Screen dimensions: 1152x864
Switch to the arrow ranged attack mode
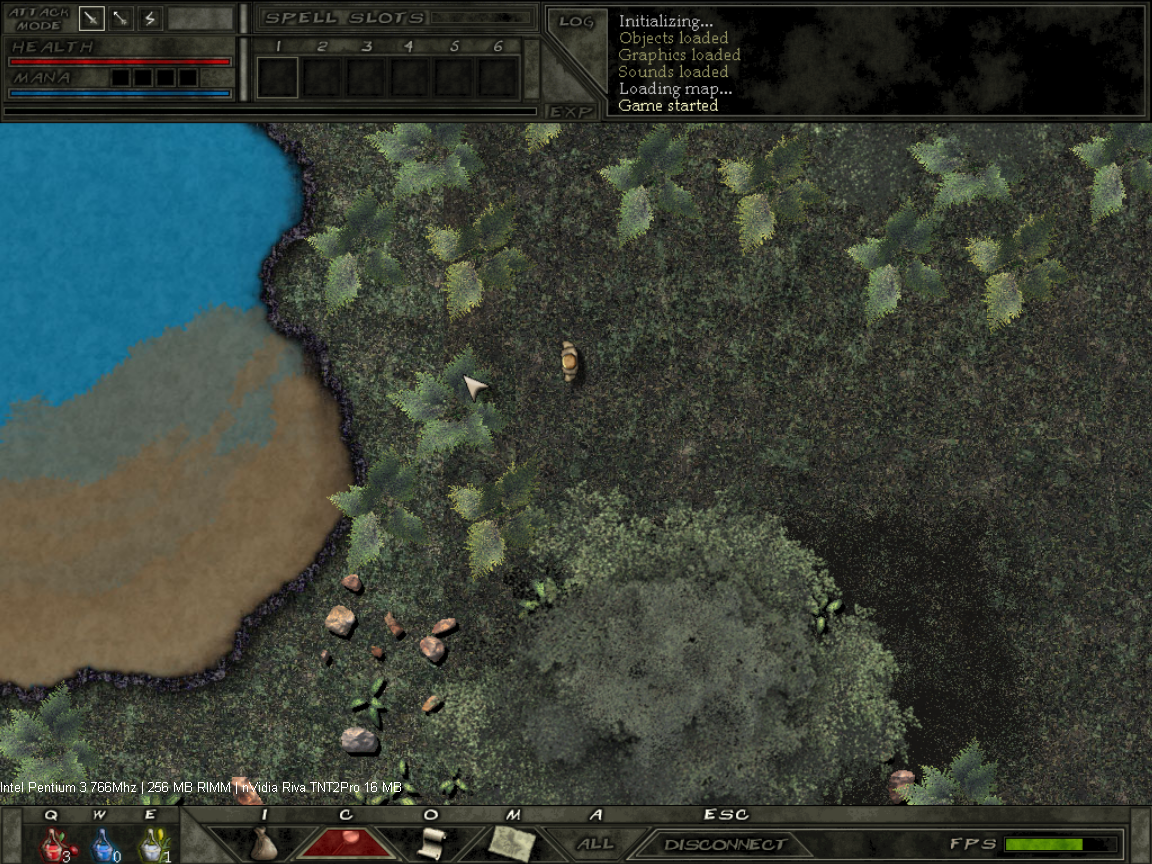(121, 18)
